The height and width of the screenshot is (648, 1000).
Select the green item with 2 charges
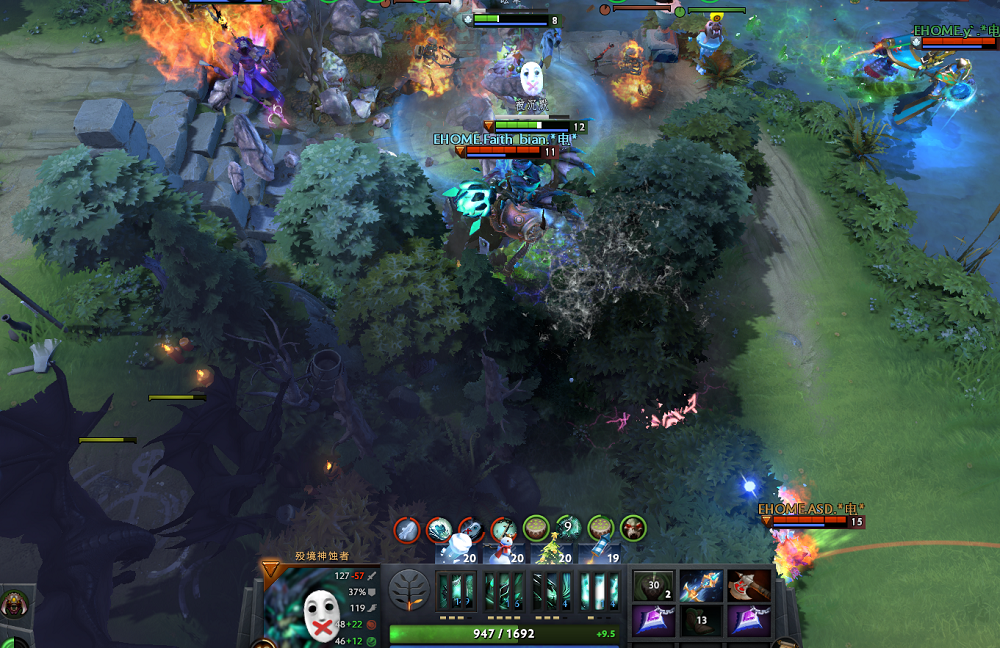point(653,586)
